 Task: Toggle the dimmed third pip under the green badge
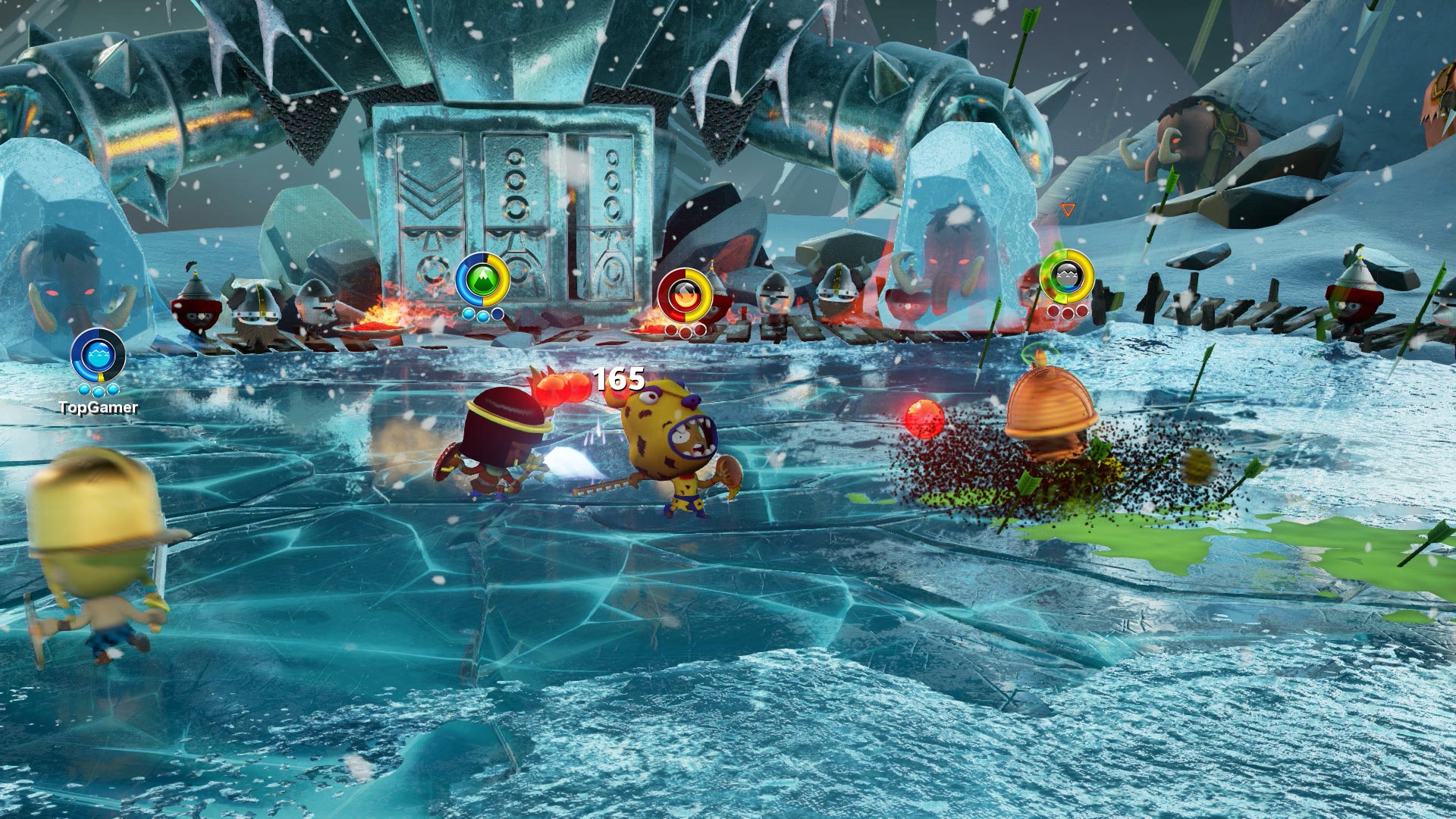coord(497,315)
